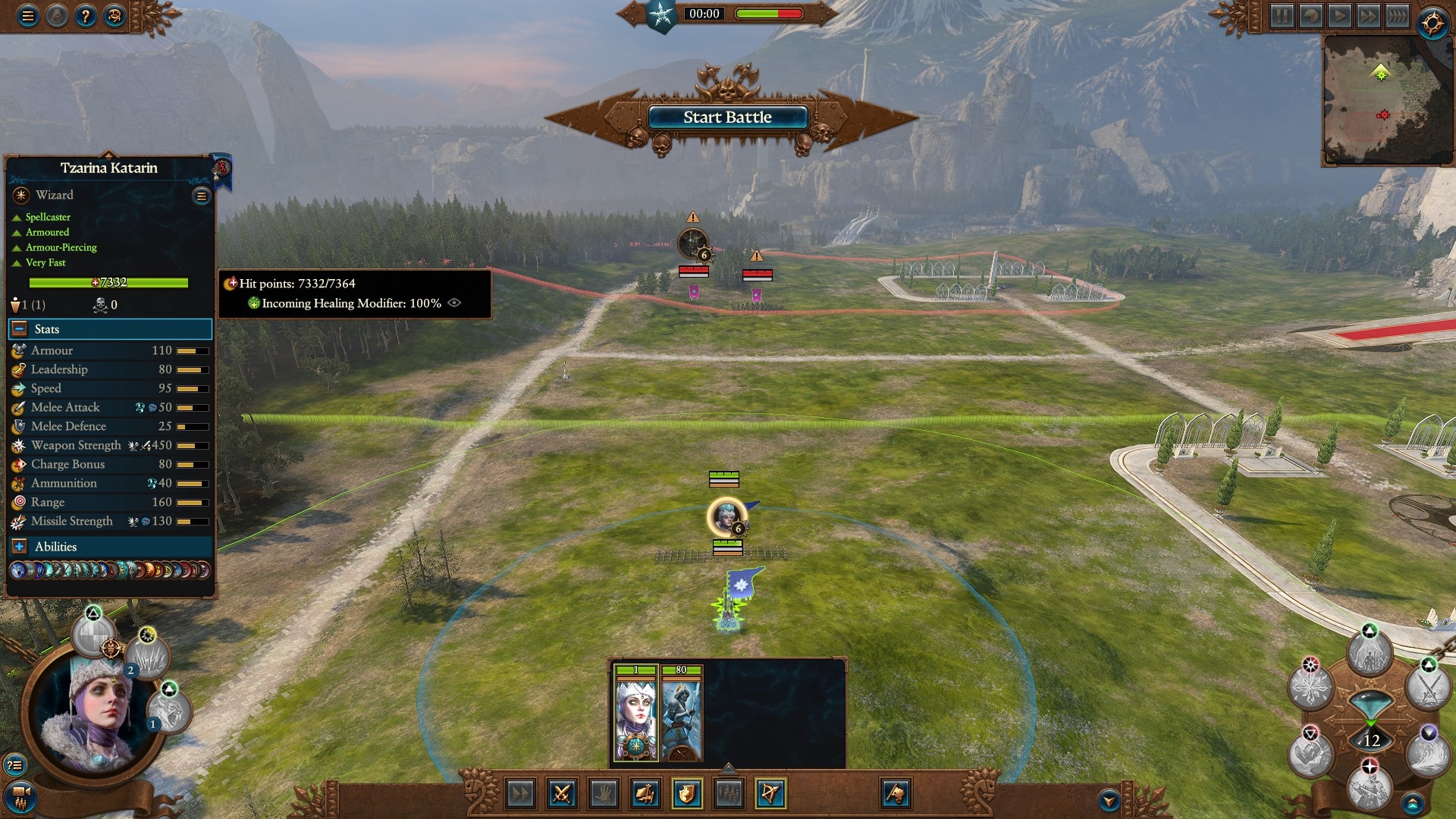This screenshot has width=1456, height=819.
Task: Click the eye beside Incoming Healing Modifier
Action: coord(453,303)
